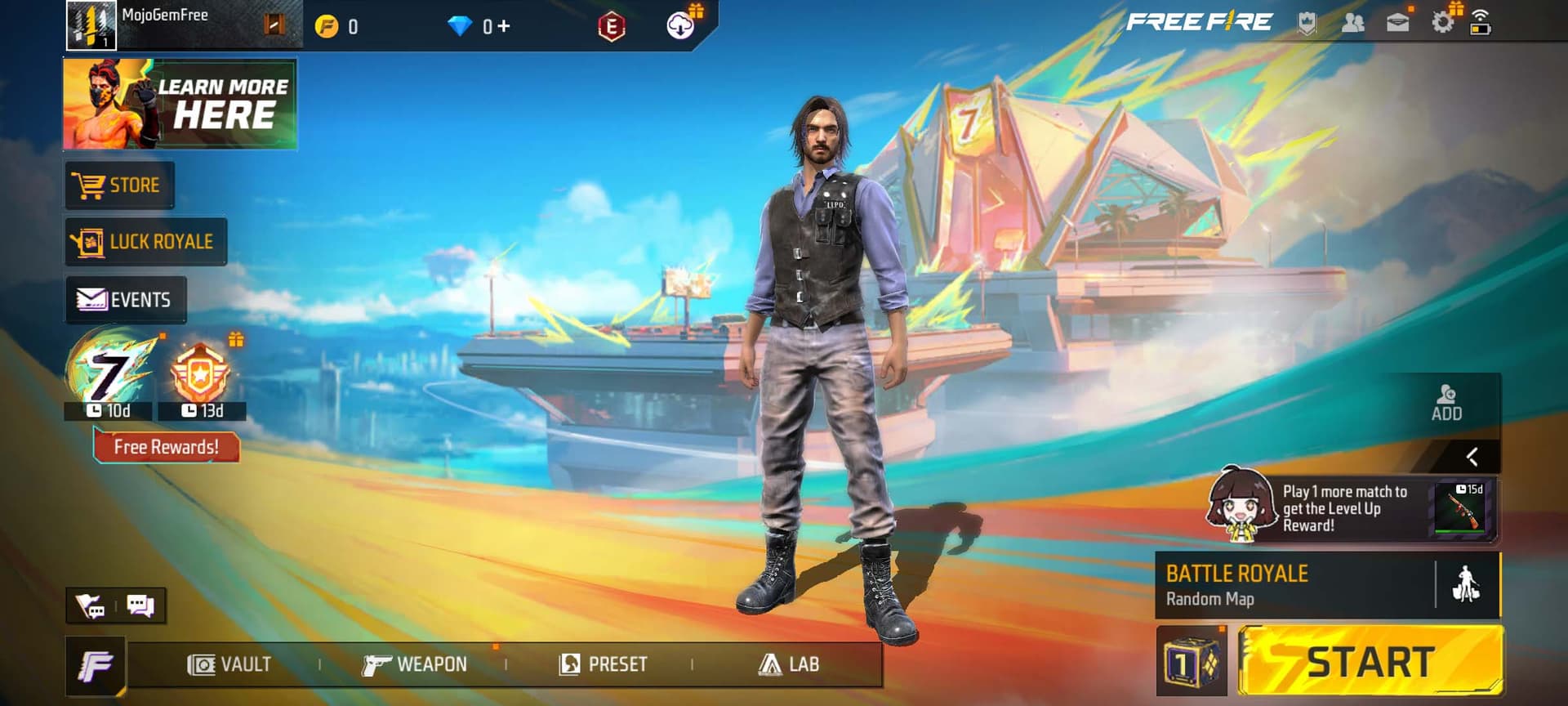Add a teammate with the ADD button
1568x706 pixels.
pyautogui.click(x=1446, y=404)
